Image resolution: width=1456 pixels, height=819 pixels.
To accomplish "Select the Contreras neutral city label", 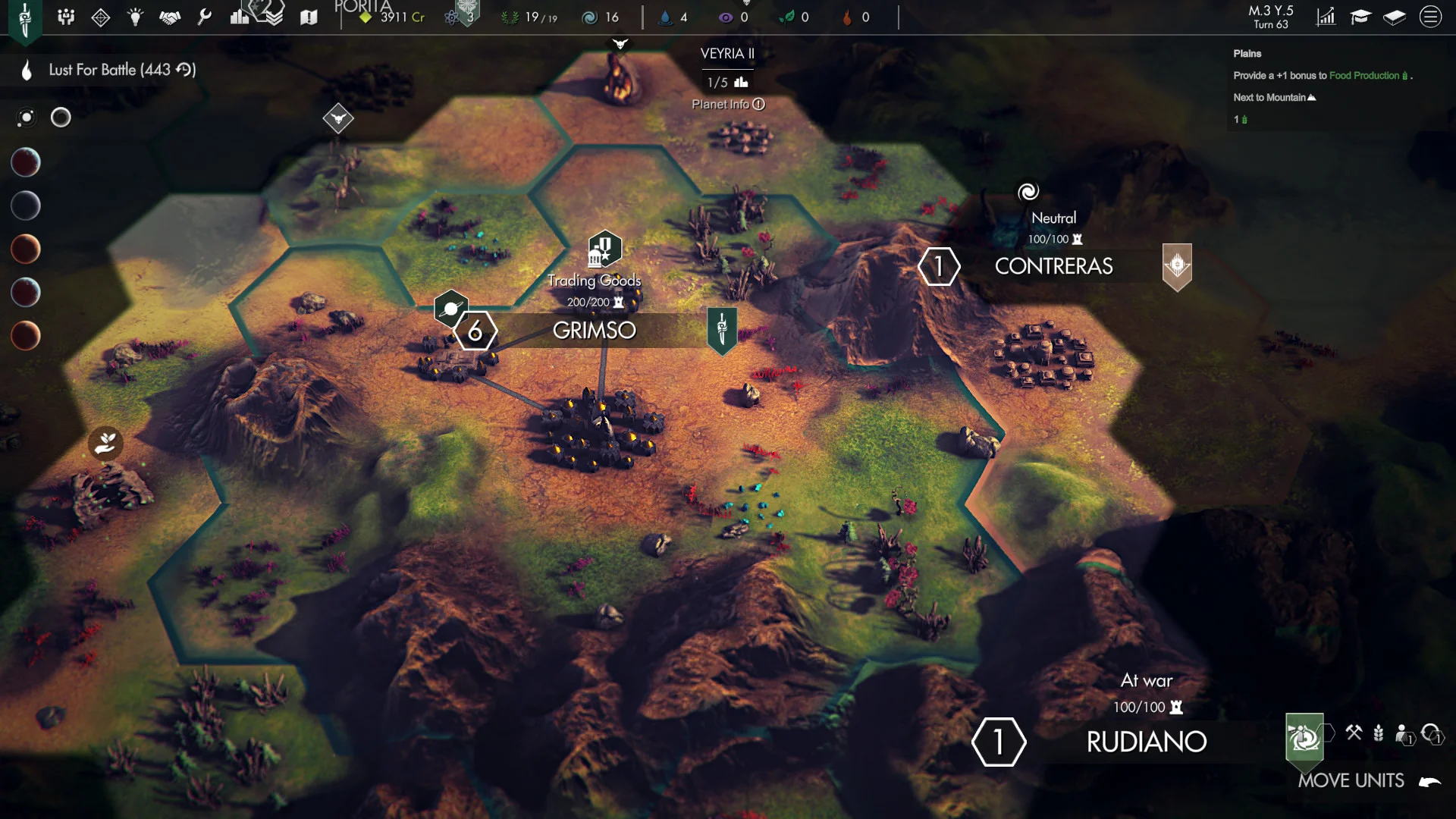I will [x=1053, y=266].
